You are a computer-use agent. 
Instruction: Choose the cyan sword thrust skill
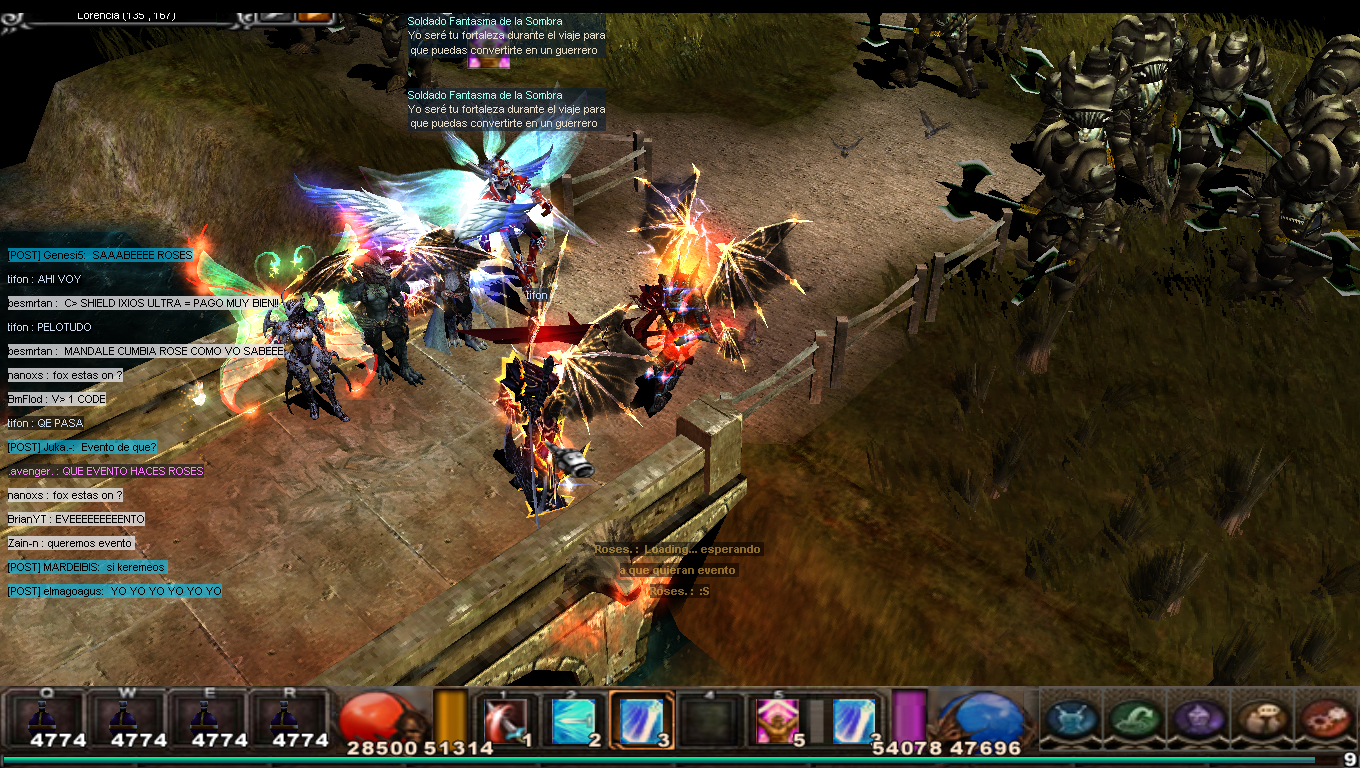pos(574,720)
